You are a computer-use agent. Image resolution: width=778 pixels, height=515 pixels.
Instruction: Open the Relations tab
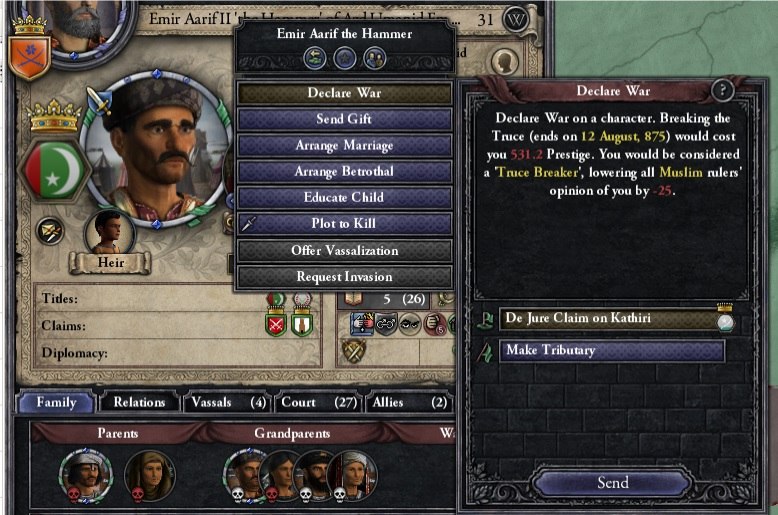coord(139,402)
